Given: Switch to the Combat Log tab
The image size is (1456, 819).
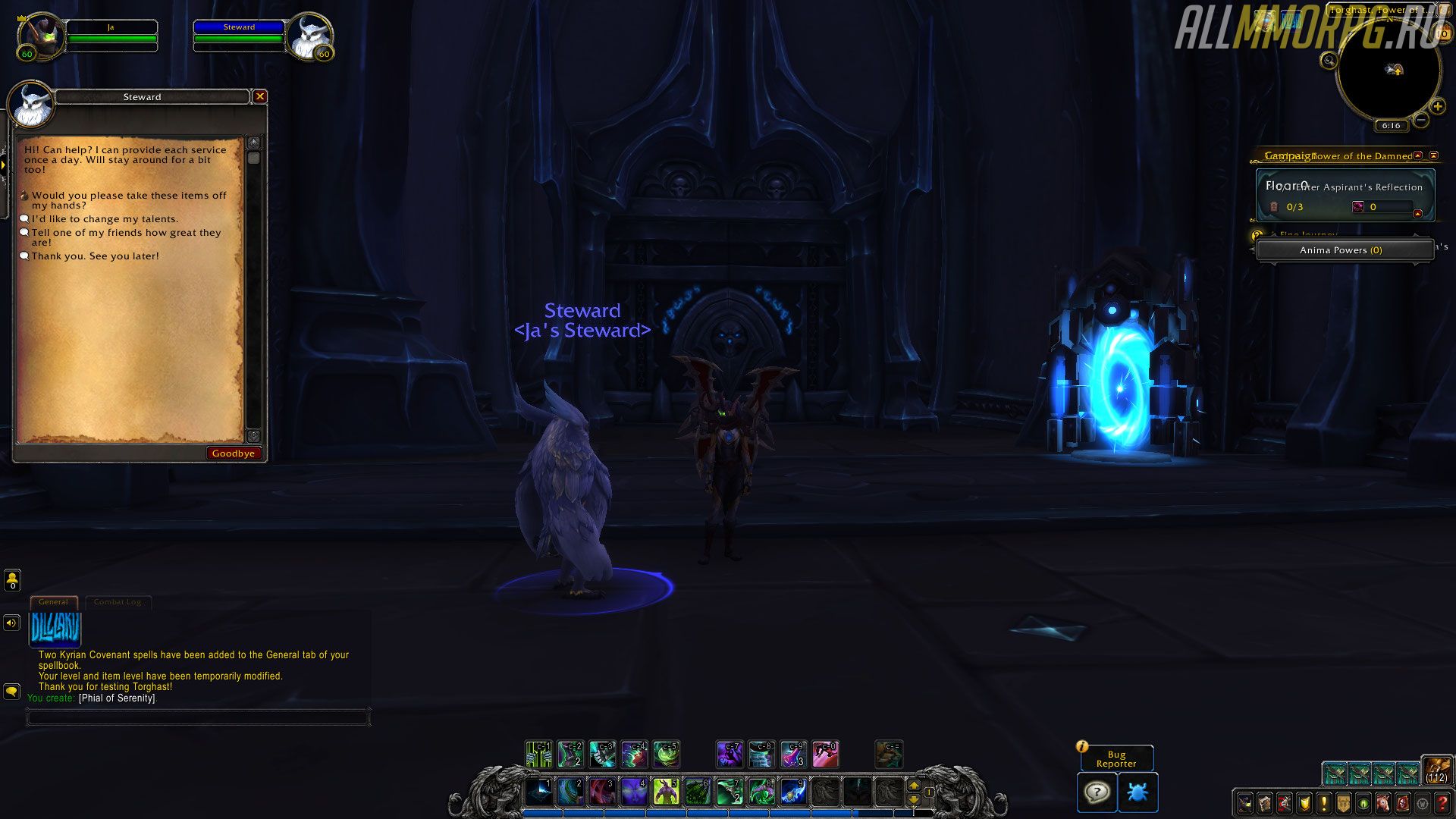Looking at the screenshot, I should pos(118,602).
